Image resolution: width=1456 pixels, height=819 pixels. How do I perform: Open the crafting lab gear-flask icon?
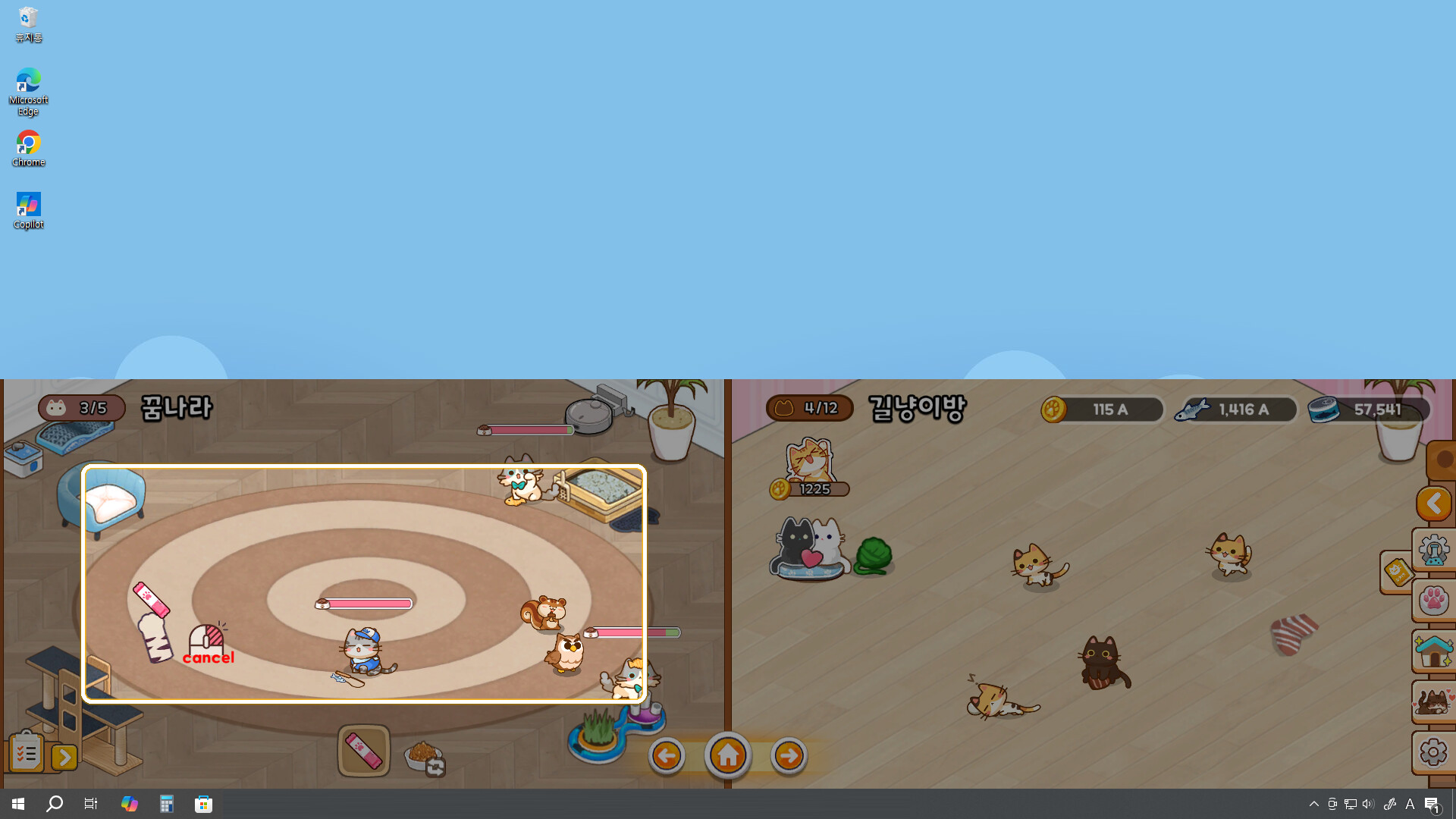click(1434, 551)
